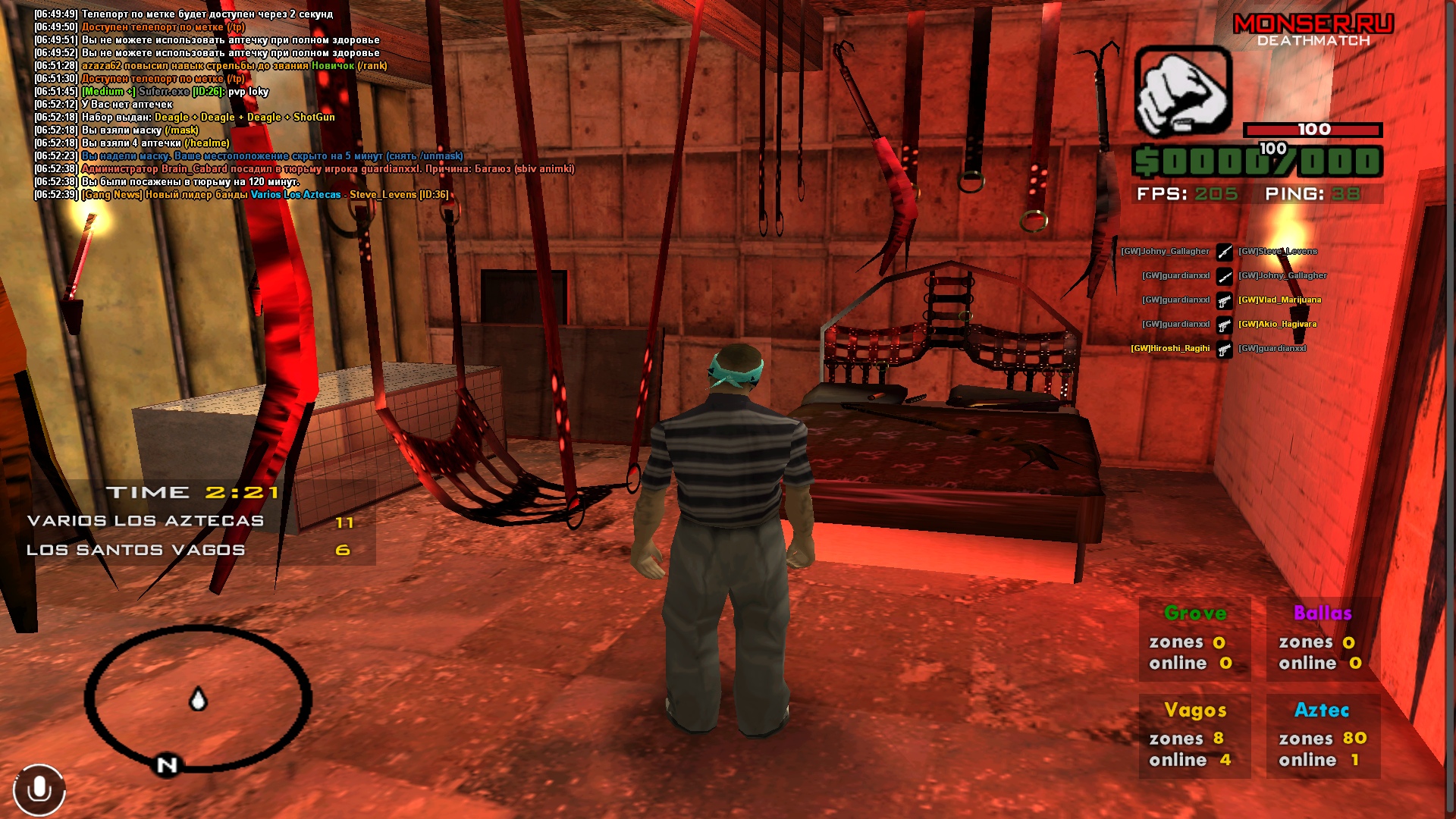Image resolution: width=1456 pixels, height=819 pixels.
Task: Click the circular radar minimap
Action: click(x=197, y=698)
